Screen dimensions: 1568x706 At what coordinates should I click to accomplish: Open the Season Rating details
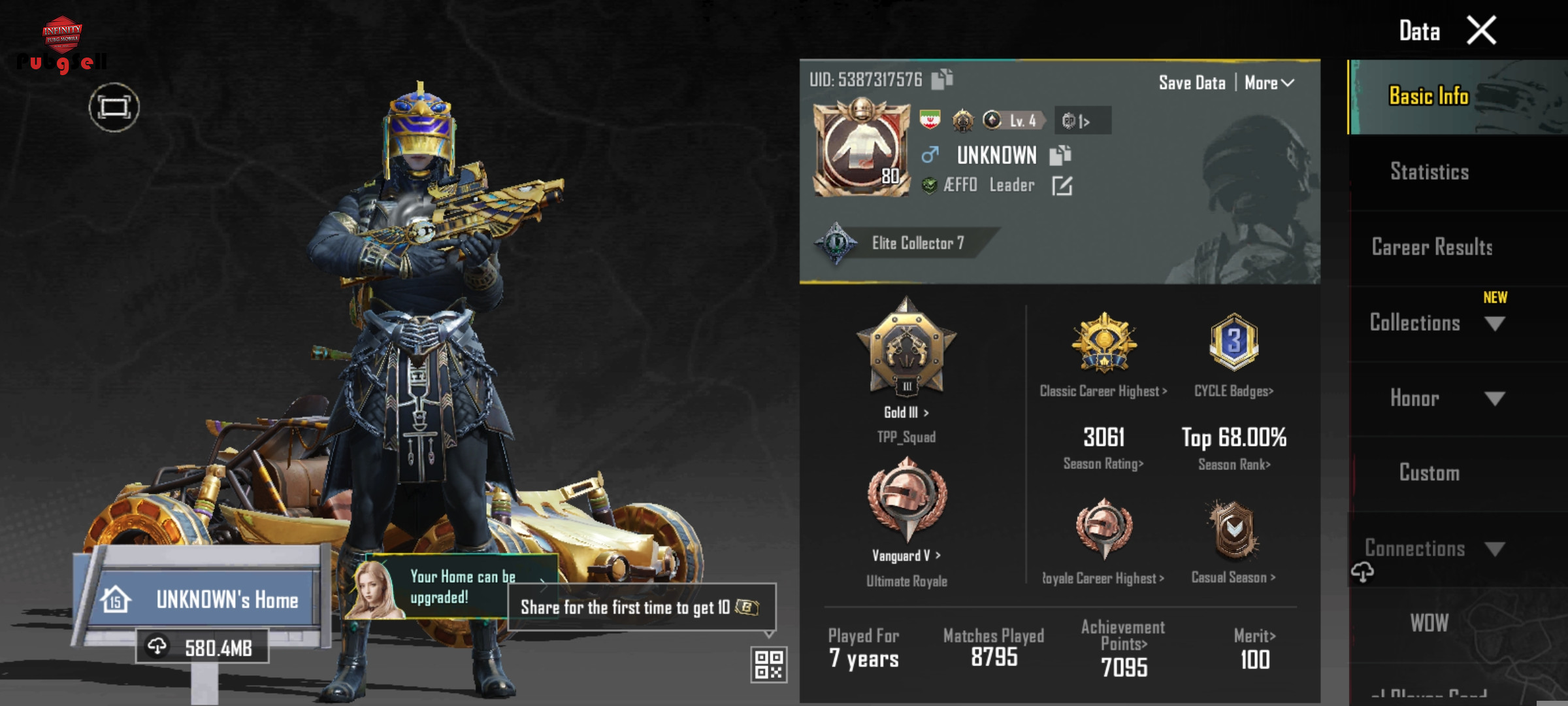pyautogui.click(x=1103, y=463)
